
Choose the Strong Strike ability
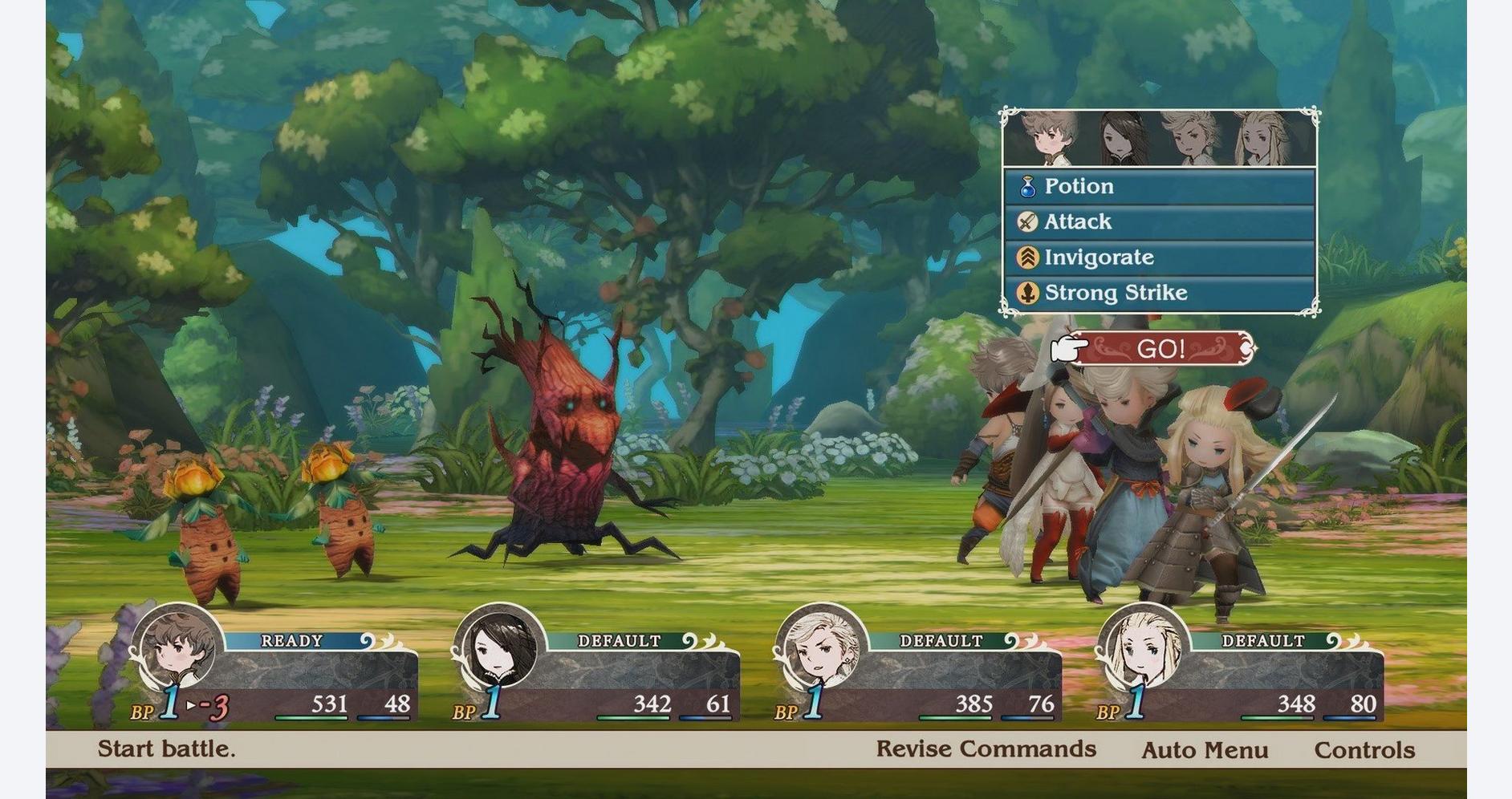pyautogui.click(x=1158, y=293)
